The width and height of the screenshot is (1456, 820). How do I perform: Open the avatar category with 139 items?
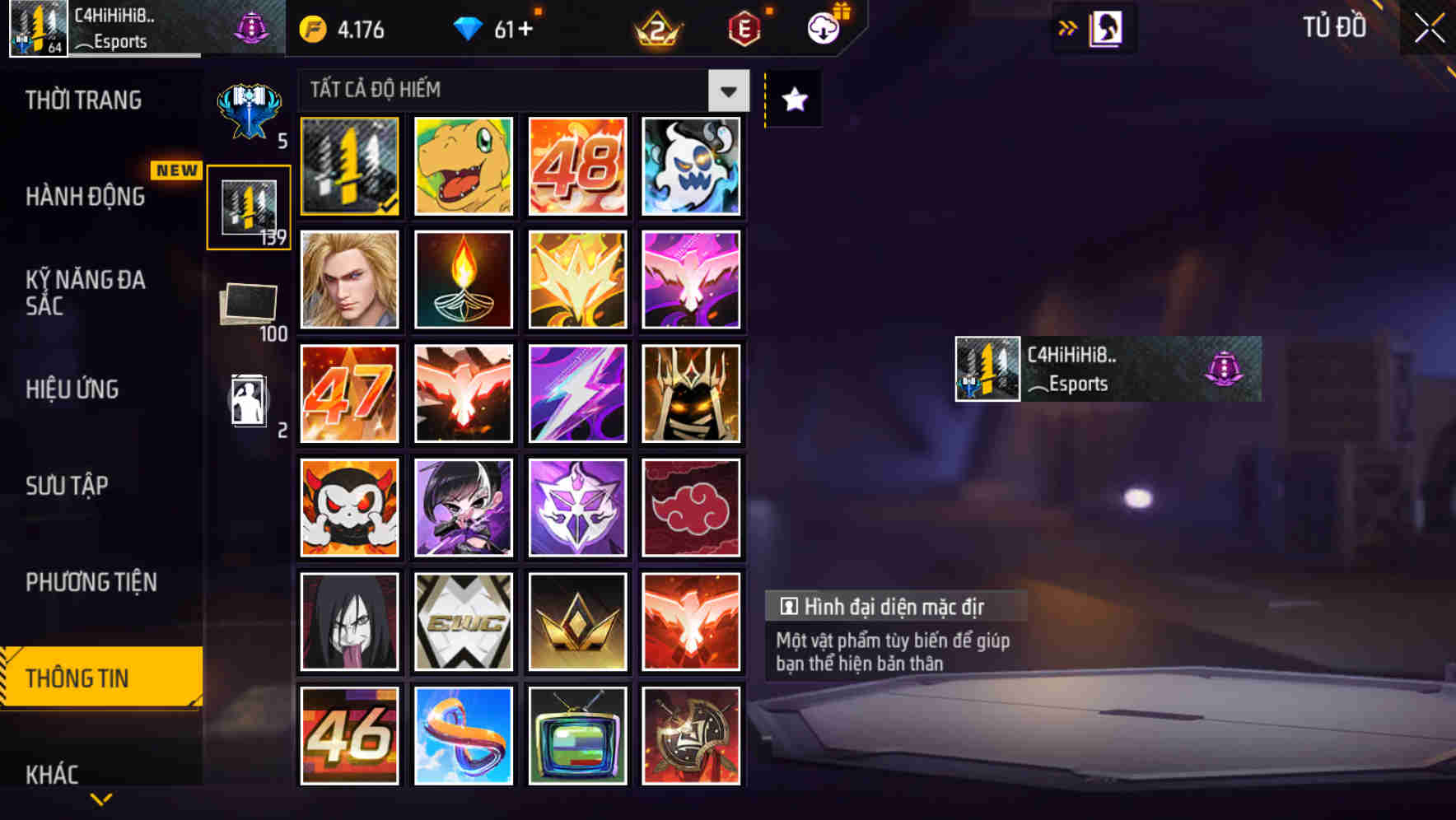(x=248, y=205)
